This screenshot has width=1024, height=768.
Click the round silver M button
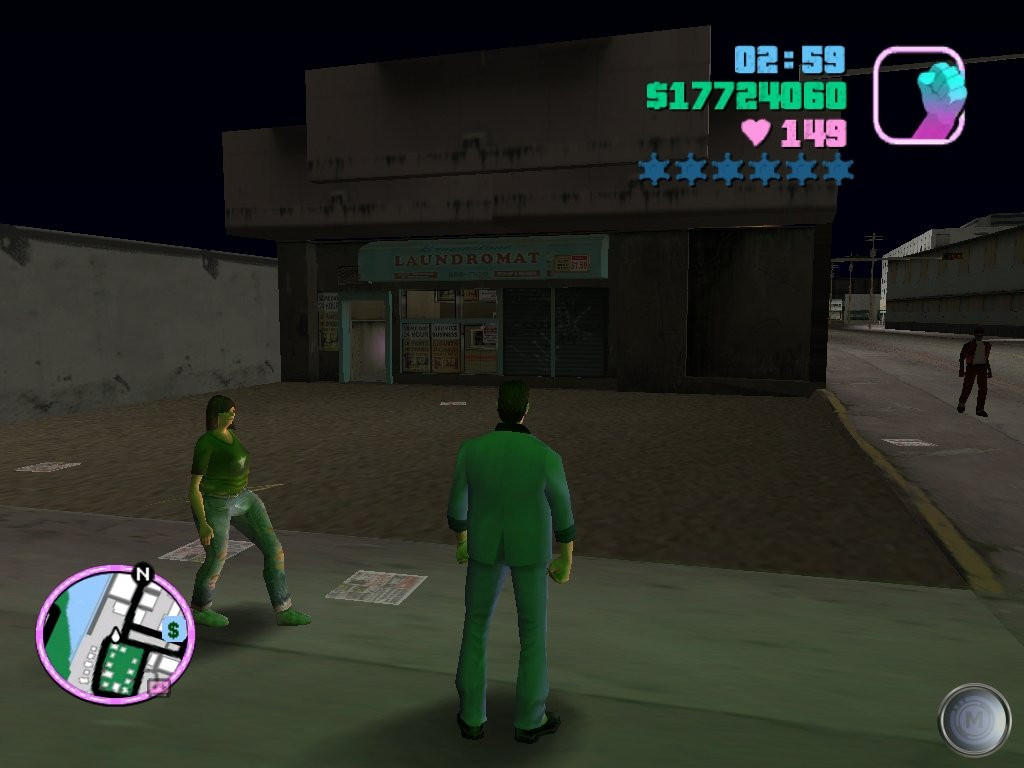tap(973, 719)
